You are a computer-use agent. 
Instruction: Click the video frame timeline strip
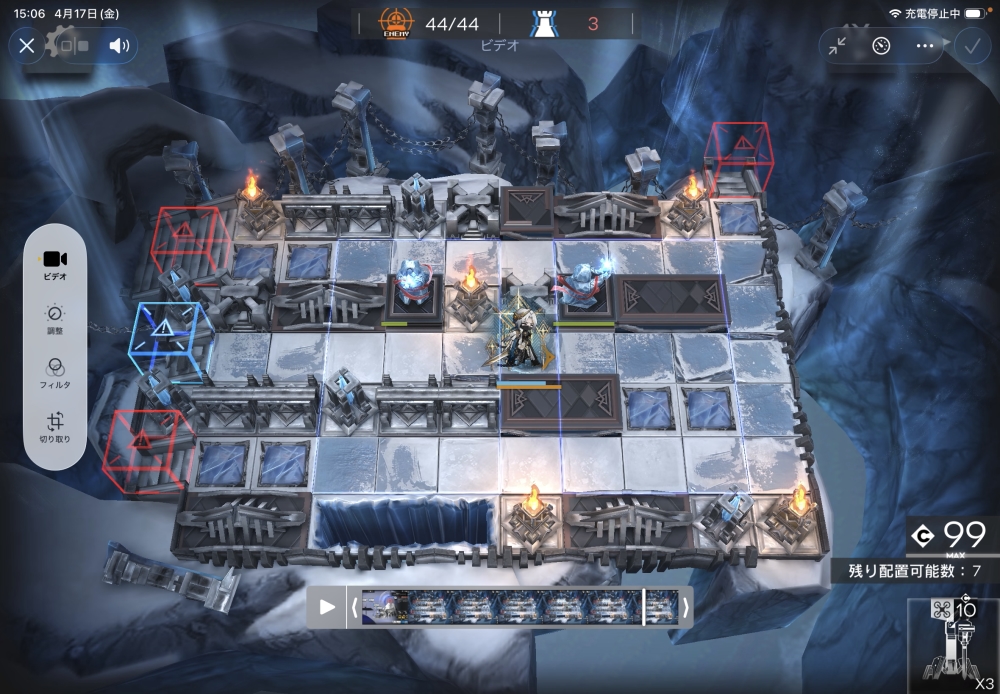[x=519, y=607]
